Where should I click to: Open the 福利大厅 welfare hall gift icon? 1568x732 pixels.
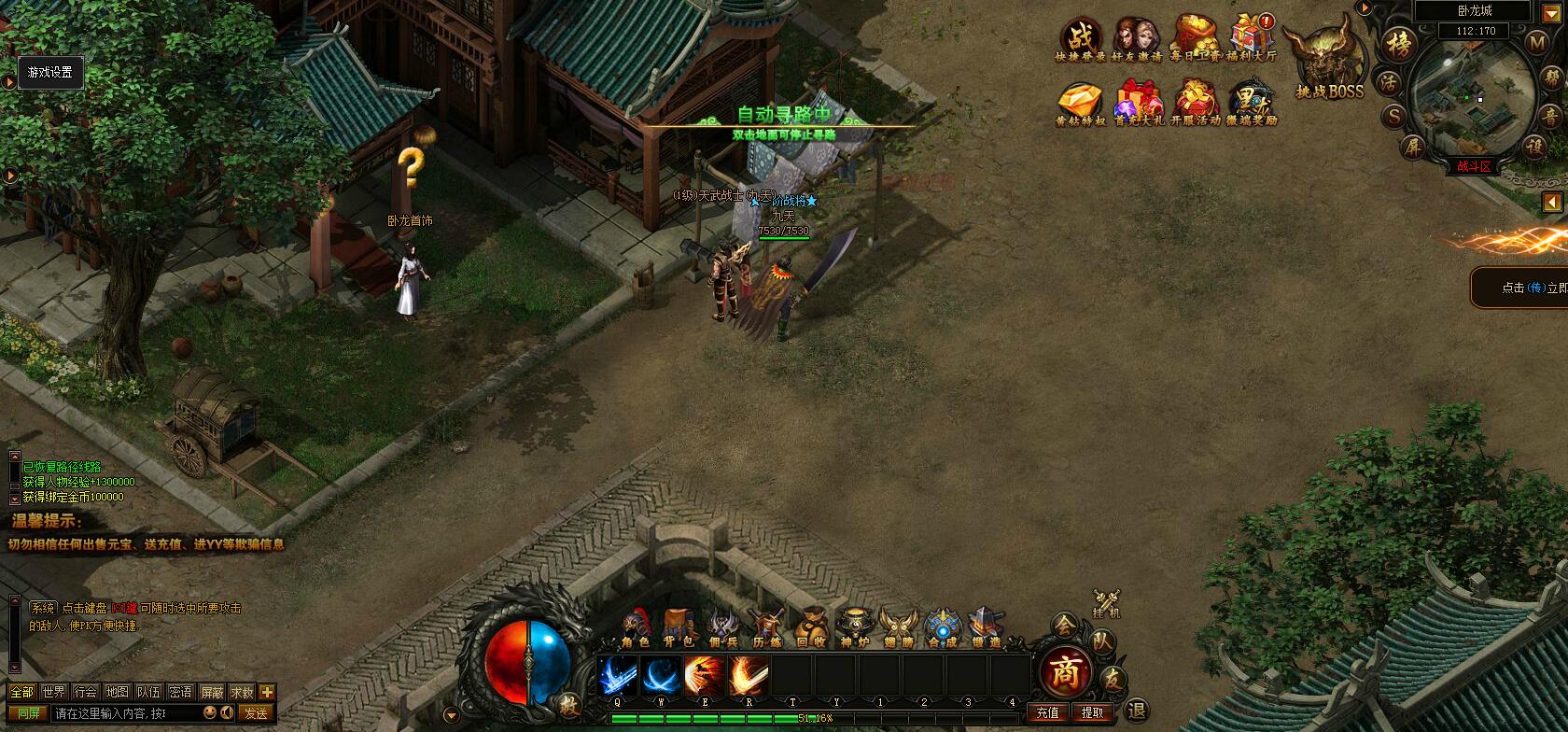tap(1252, 37)
